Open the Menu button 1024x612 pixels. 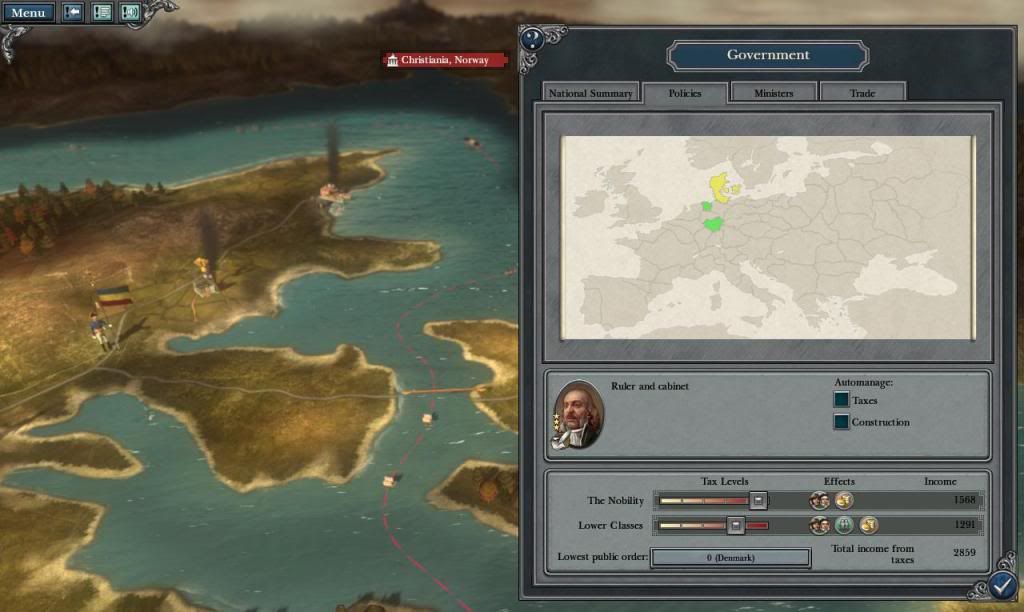coord(28,13)
